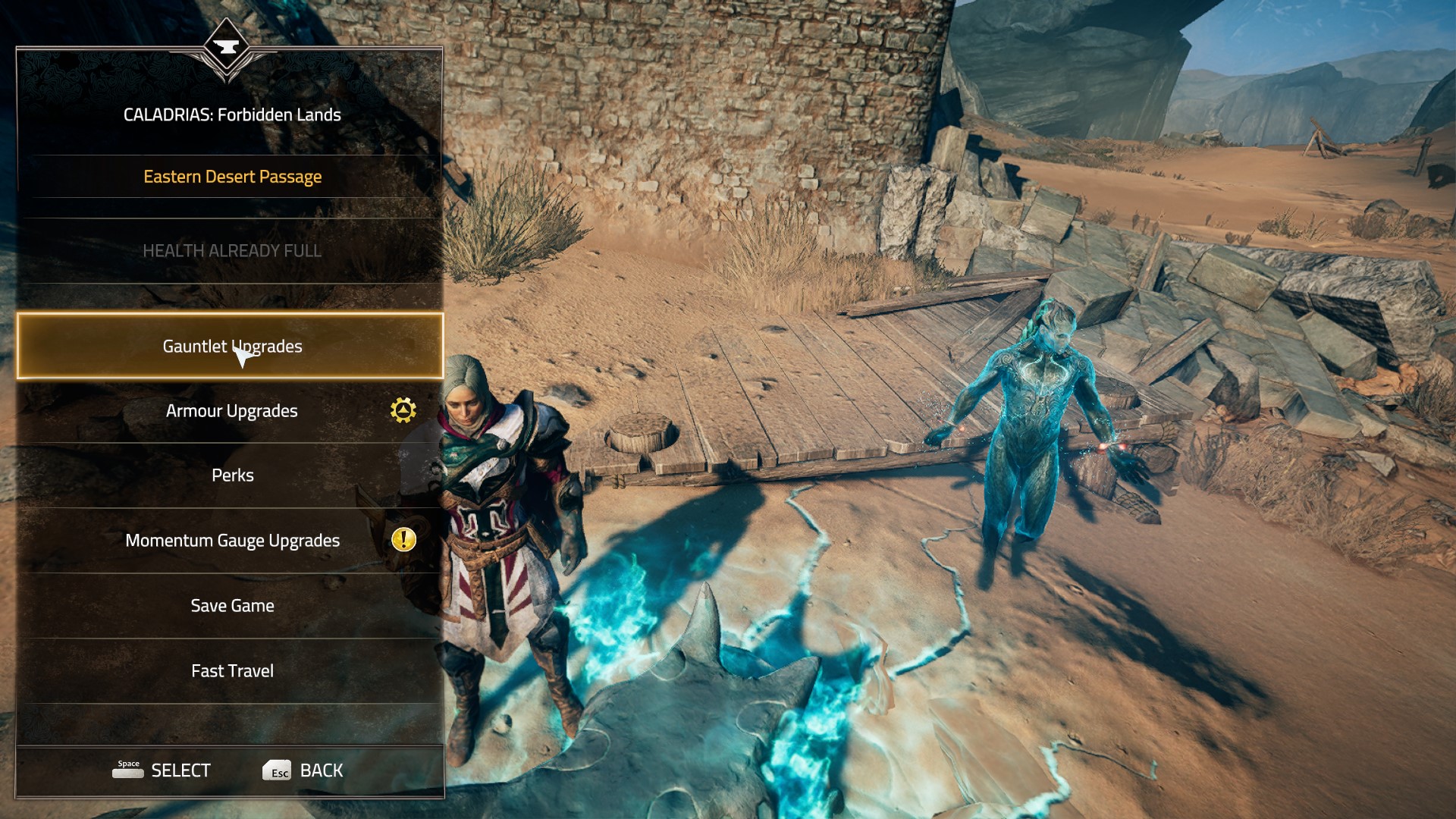Open the Perks menu
Viewport: 1456px width, 819px height.
[x=232, y=475]
